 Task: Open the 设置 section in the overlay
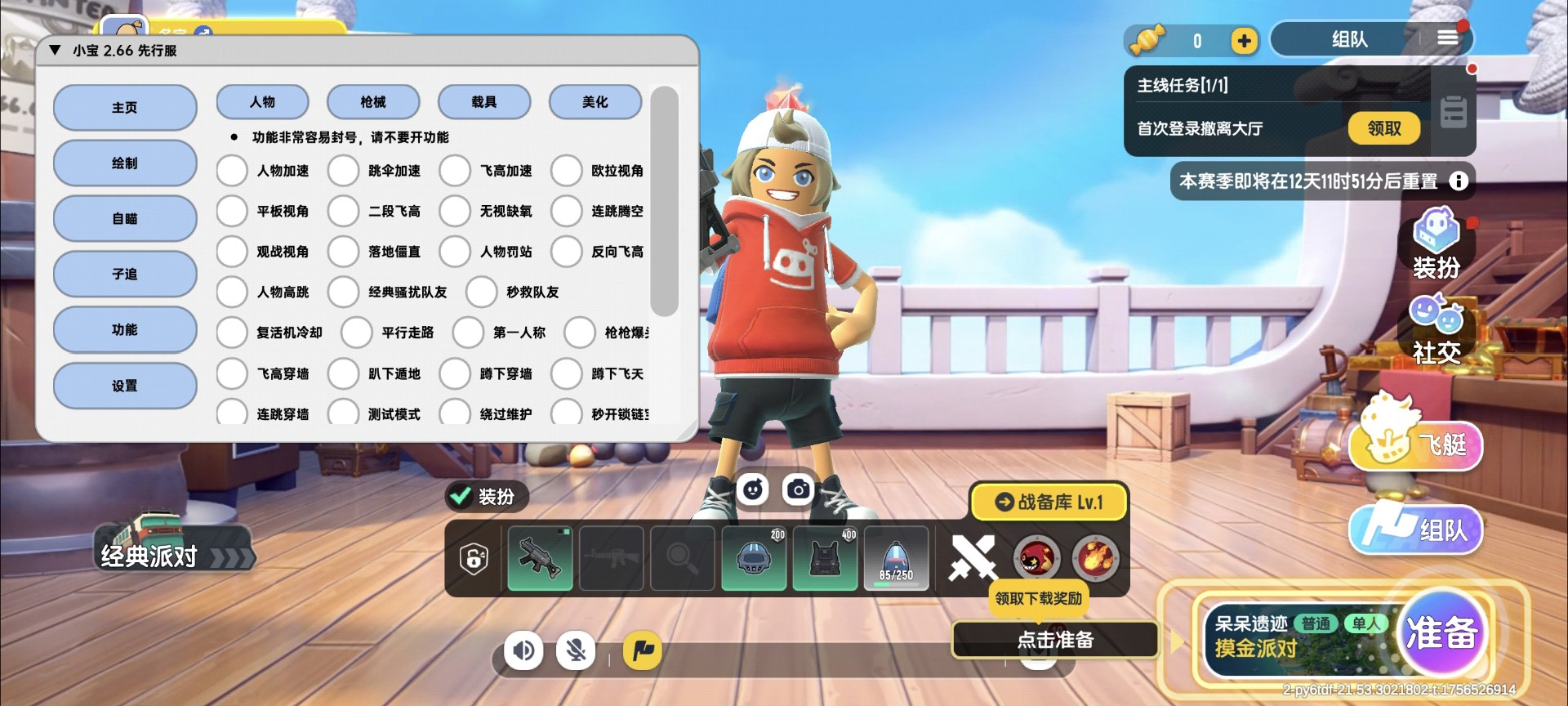[125, 386]
